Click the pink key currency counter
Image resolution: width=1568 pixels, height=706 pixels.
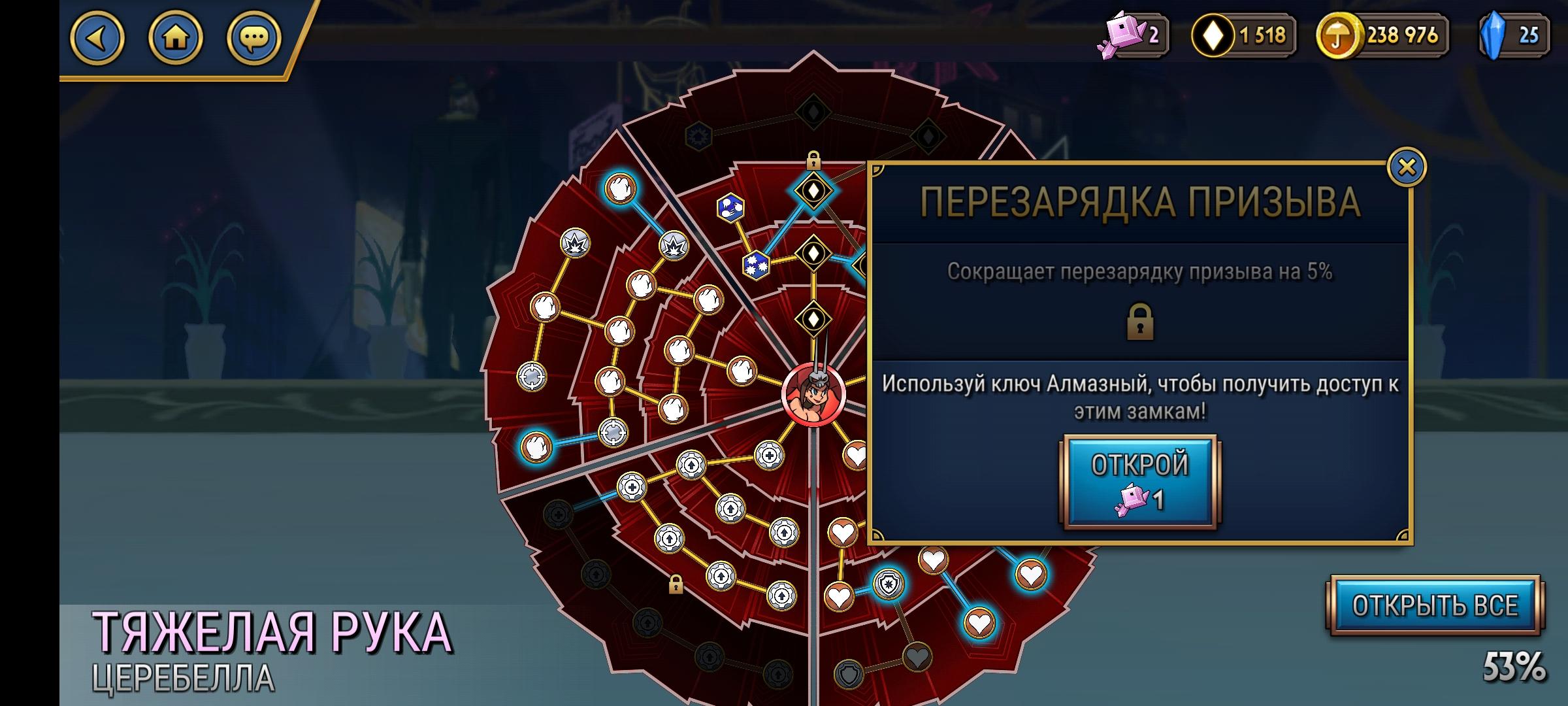pyautogui.click(x=1130, y=36)
